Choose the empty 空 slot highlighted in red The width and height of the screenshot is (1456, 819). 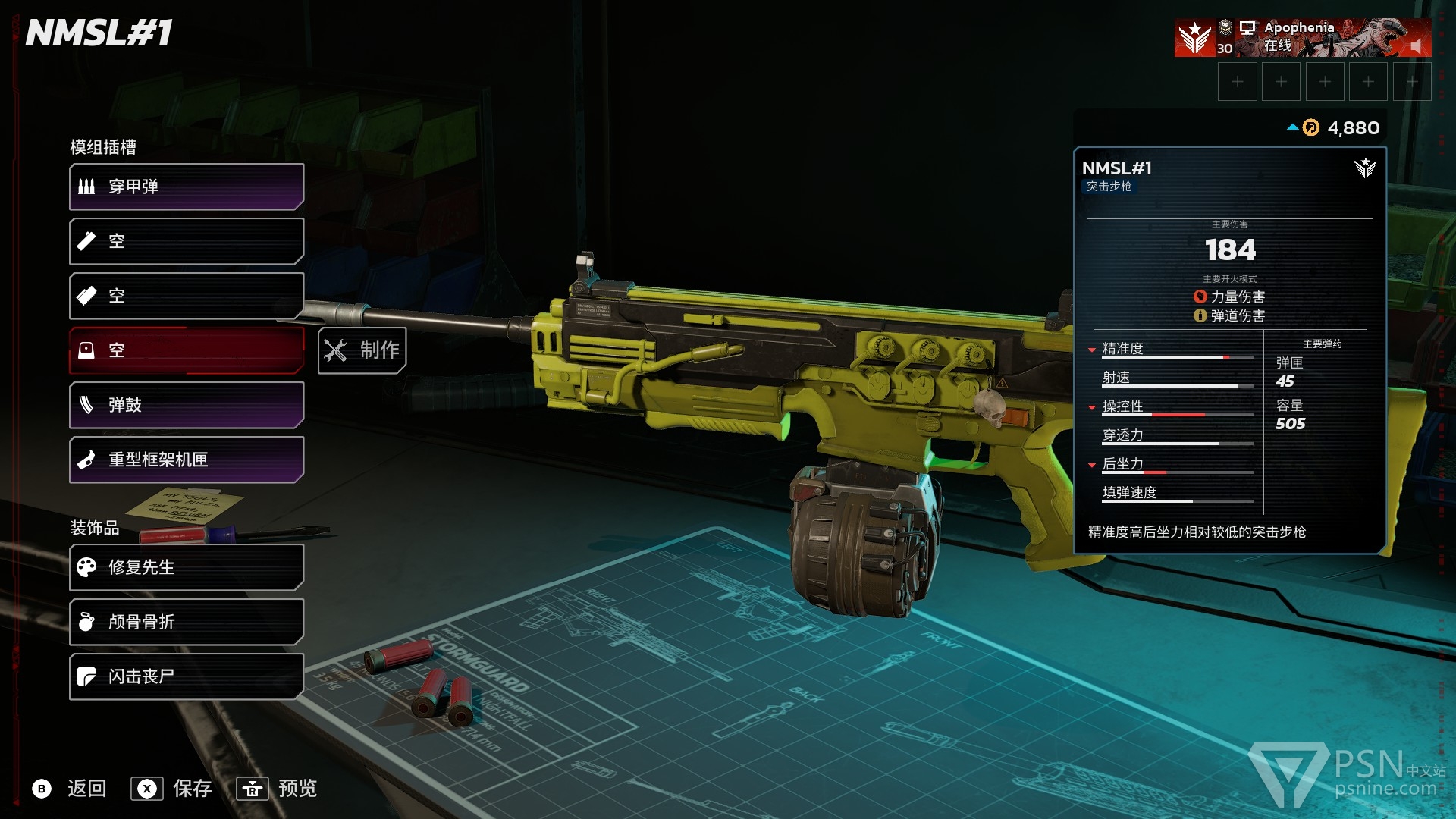click(x=187, y=350)
